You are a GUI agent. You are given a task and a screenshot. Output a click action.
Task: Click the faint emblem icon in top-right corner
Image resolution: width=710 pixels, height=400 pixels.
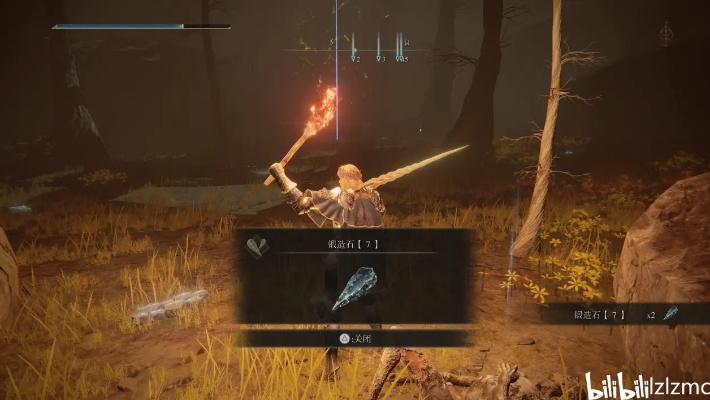(665, 34)
